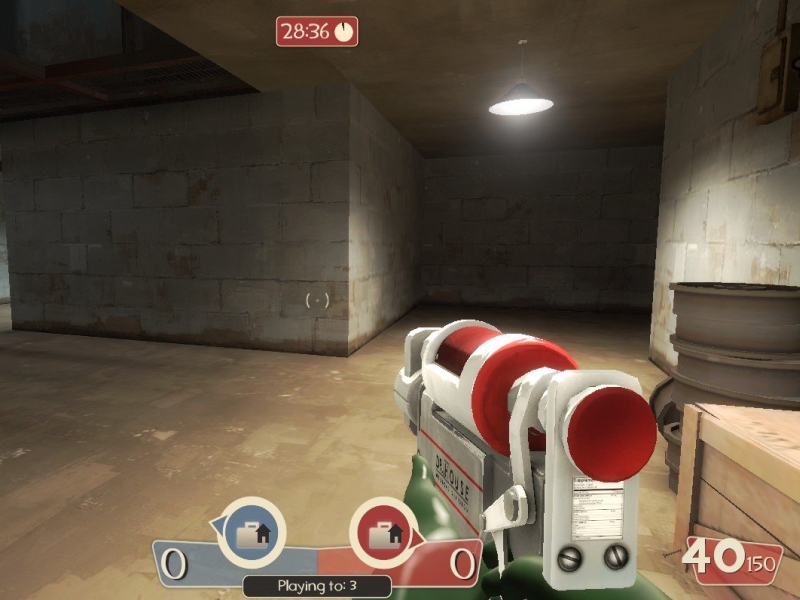
Task: Click the red team intelligence briefcase icon
Action: [x=382, y=533]
